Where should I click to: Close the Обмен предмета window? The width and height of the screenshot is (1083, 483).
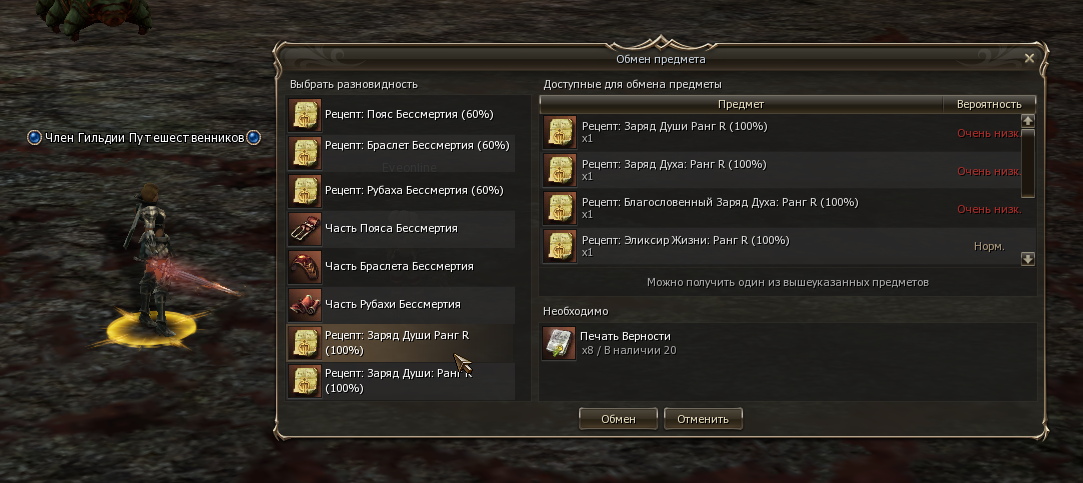point(1029,59)
